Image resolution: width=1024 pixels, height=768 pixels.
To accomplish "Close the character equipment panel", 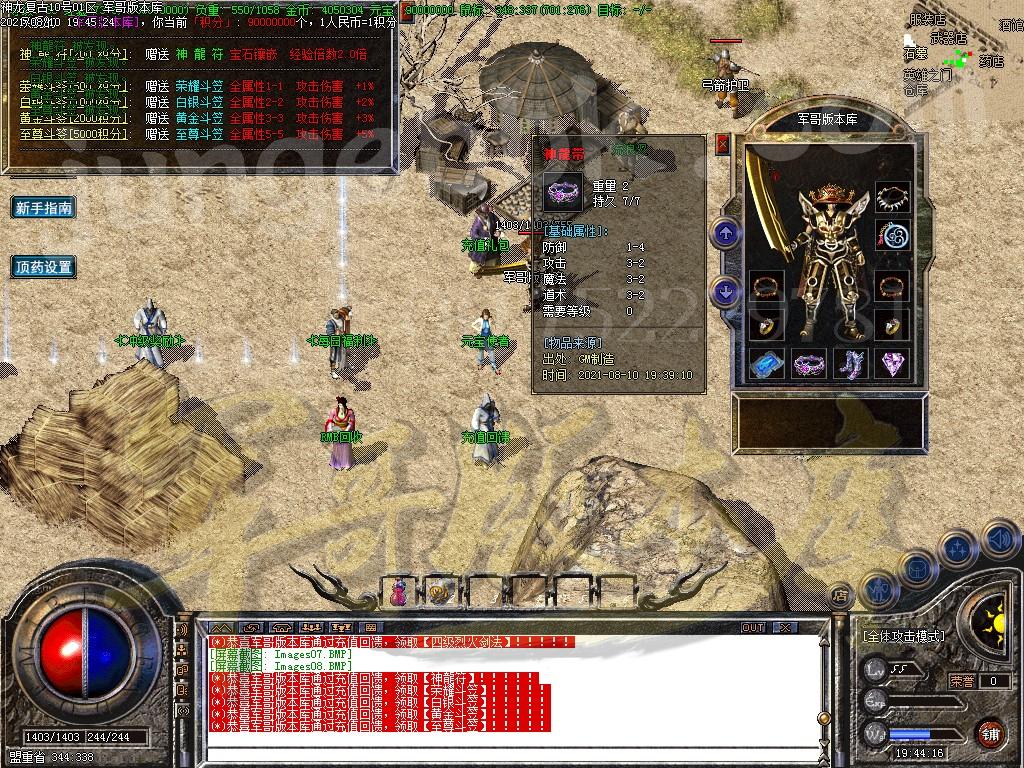I will click(723, 144).
